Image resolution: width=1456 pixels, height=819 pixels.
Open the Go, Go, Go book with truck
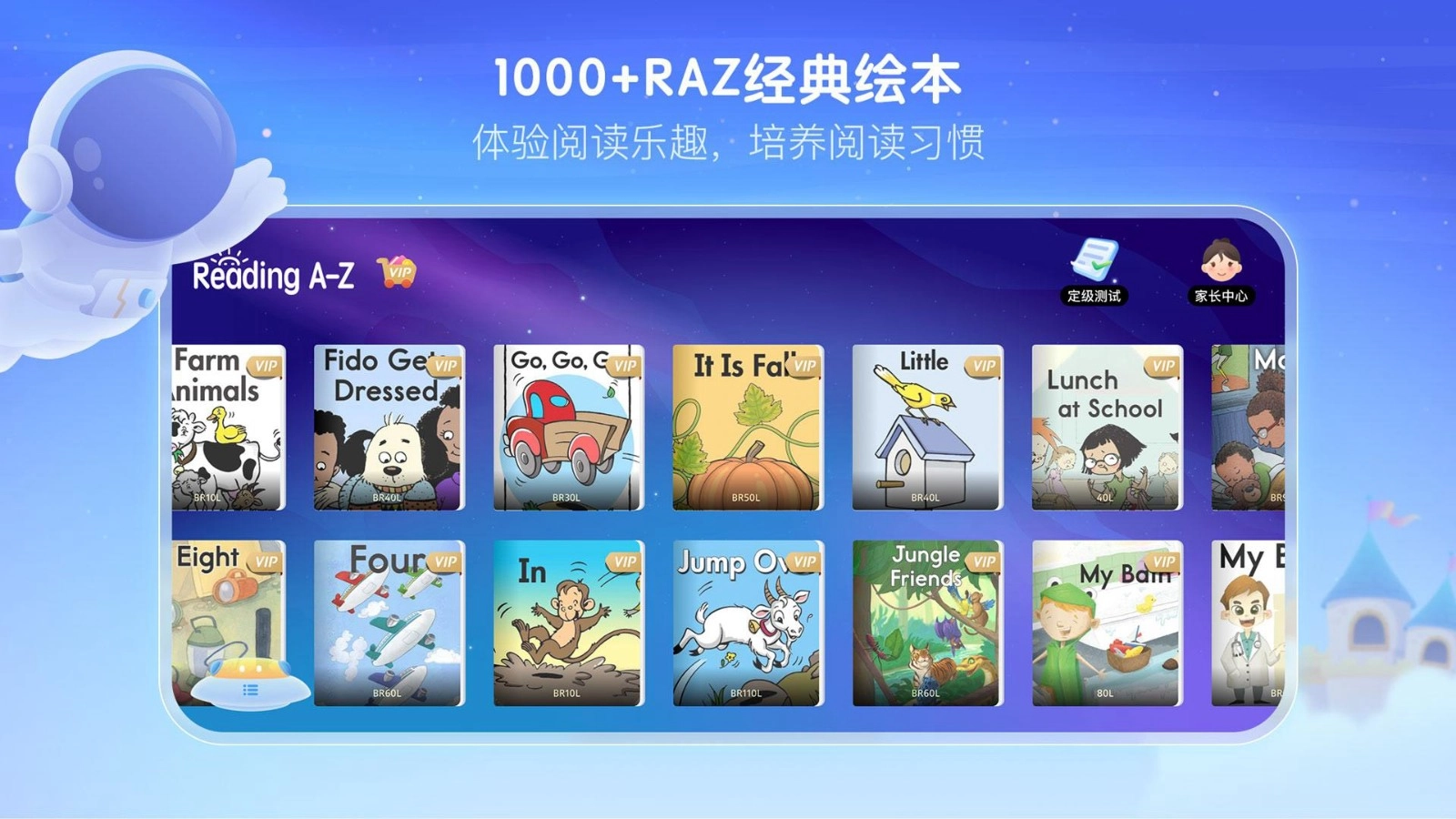(568, 428)
